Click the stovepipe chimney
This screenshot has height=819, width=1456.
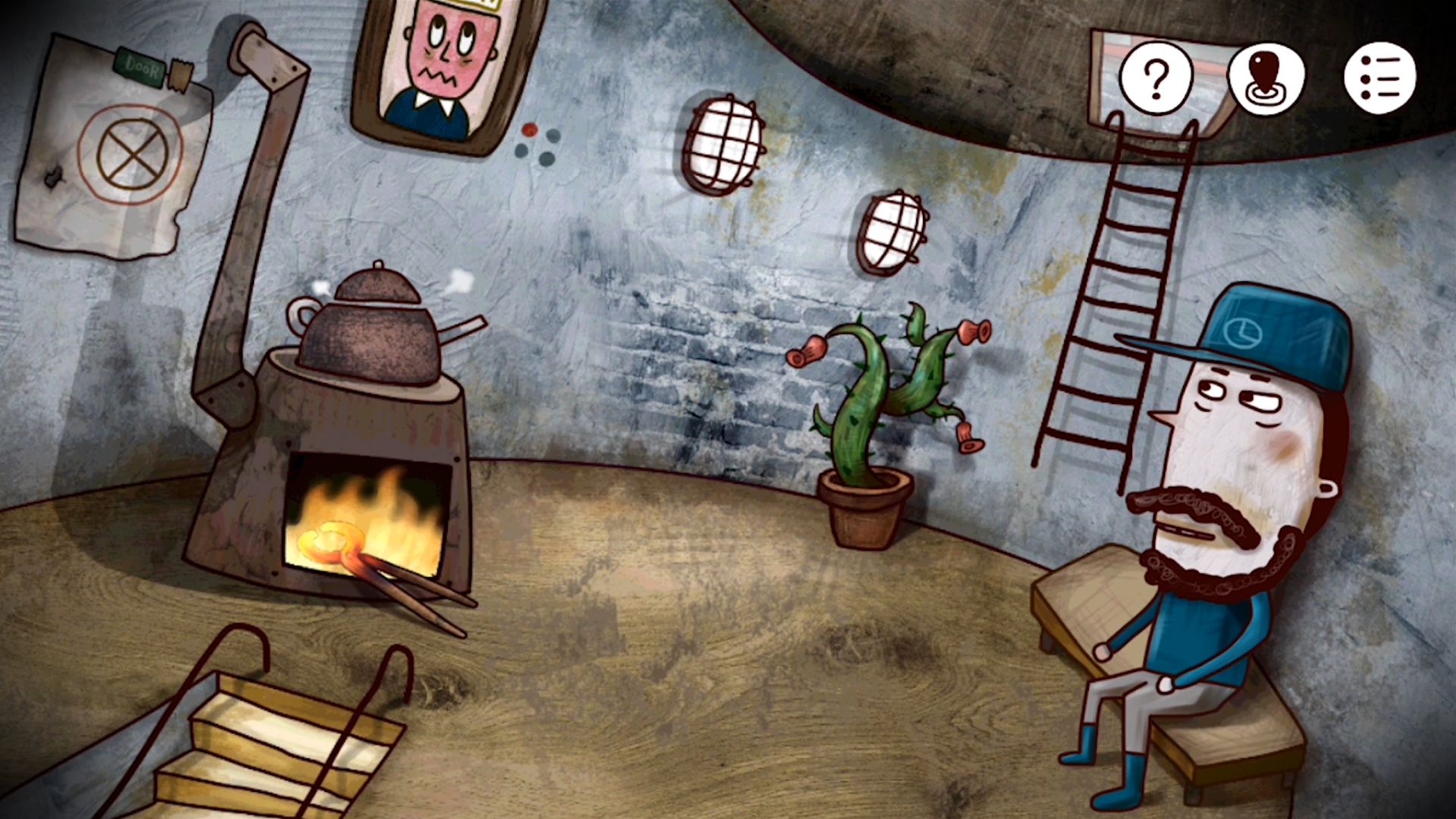point(250,190)
